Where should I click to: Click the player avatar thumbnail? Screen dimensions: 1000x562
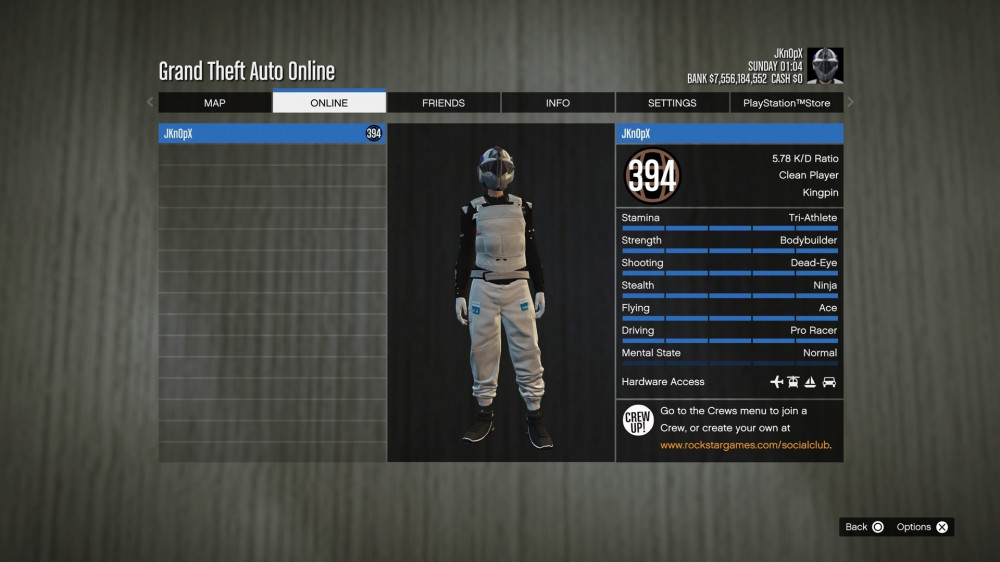[825, 66]
